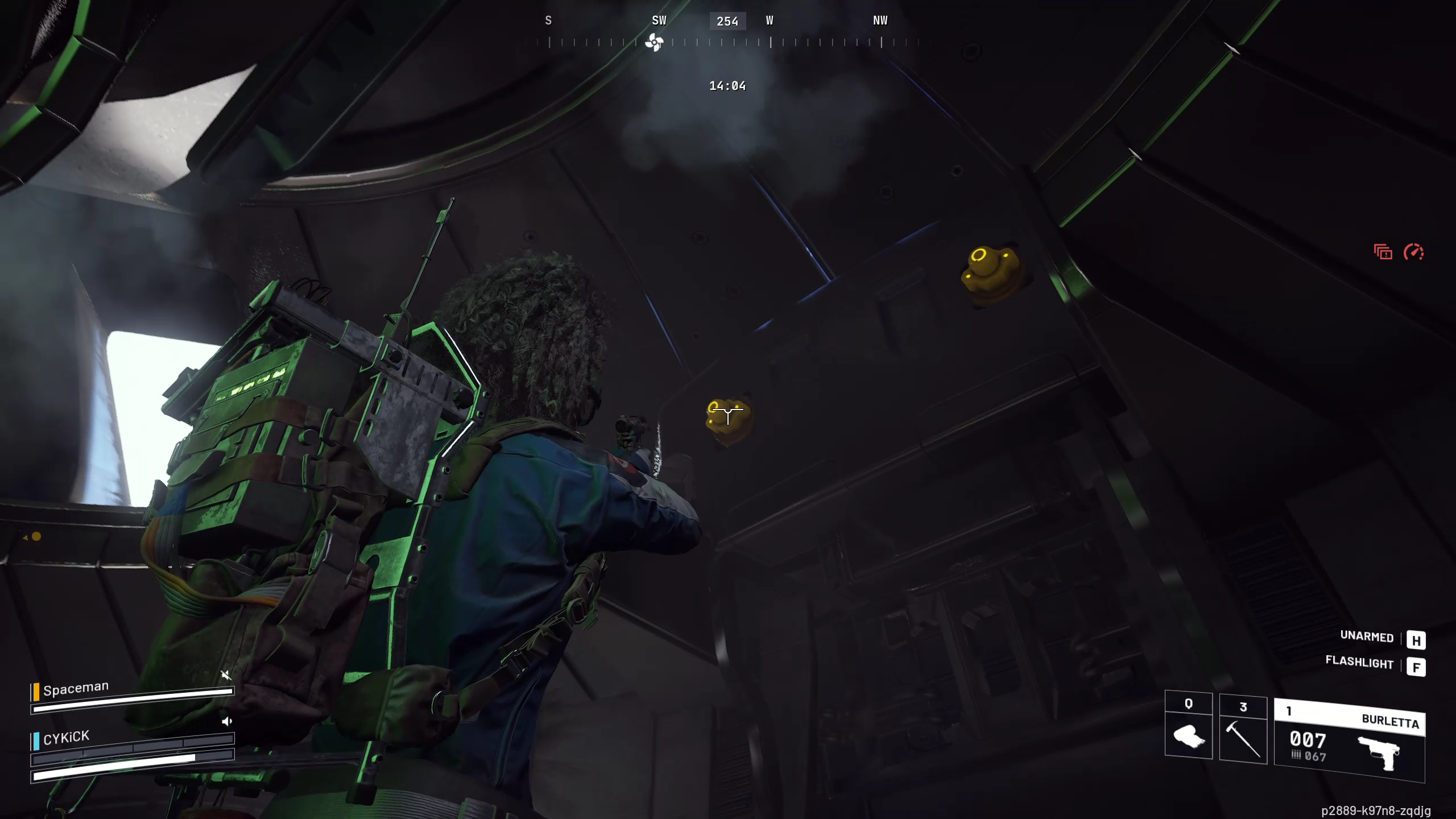Click the fan objective marker on the compass

pyautogui.click(x=654, y=42)
